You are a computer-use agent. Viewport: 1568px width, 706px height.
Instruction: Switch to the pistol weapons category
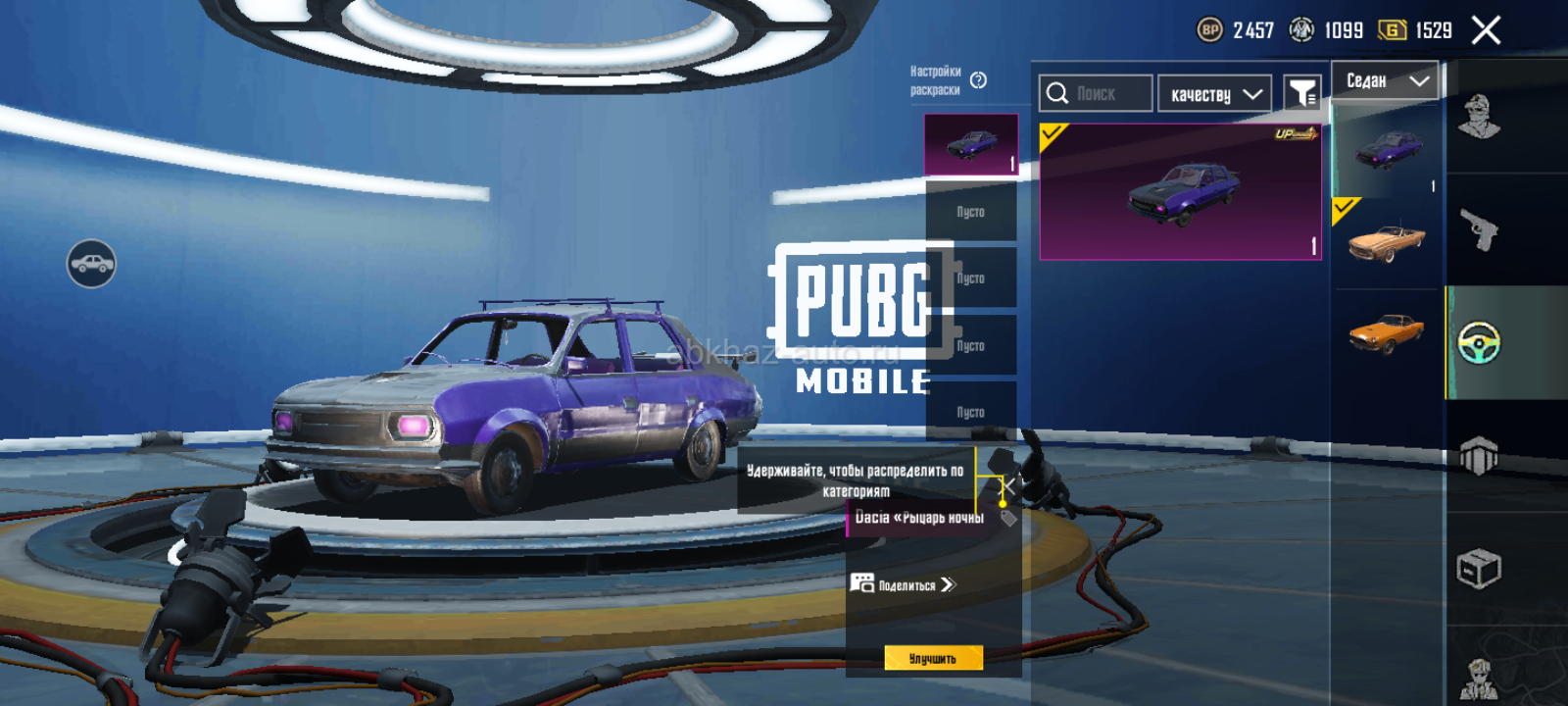pos(1479,230)
